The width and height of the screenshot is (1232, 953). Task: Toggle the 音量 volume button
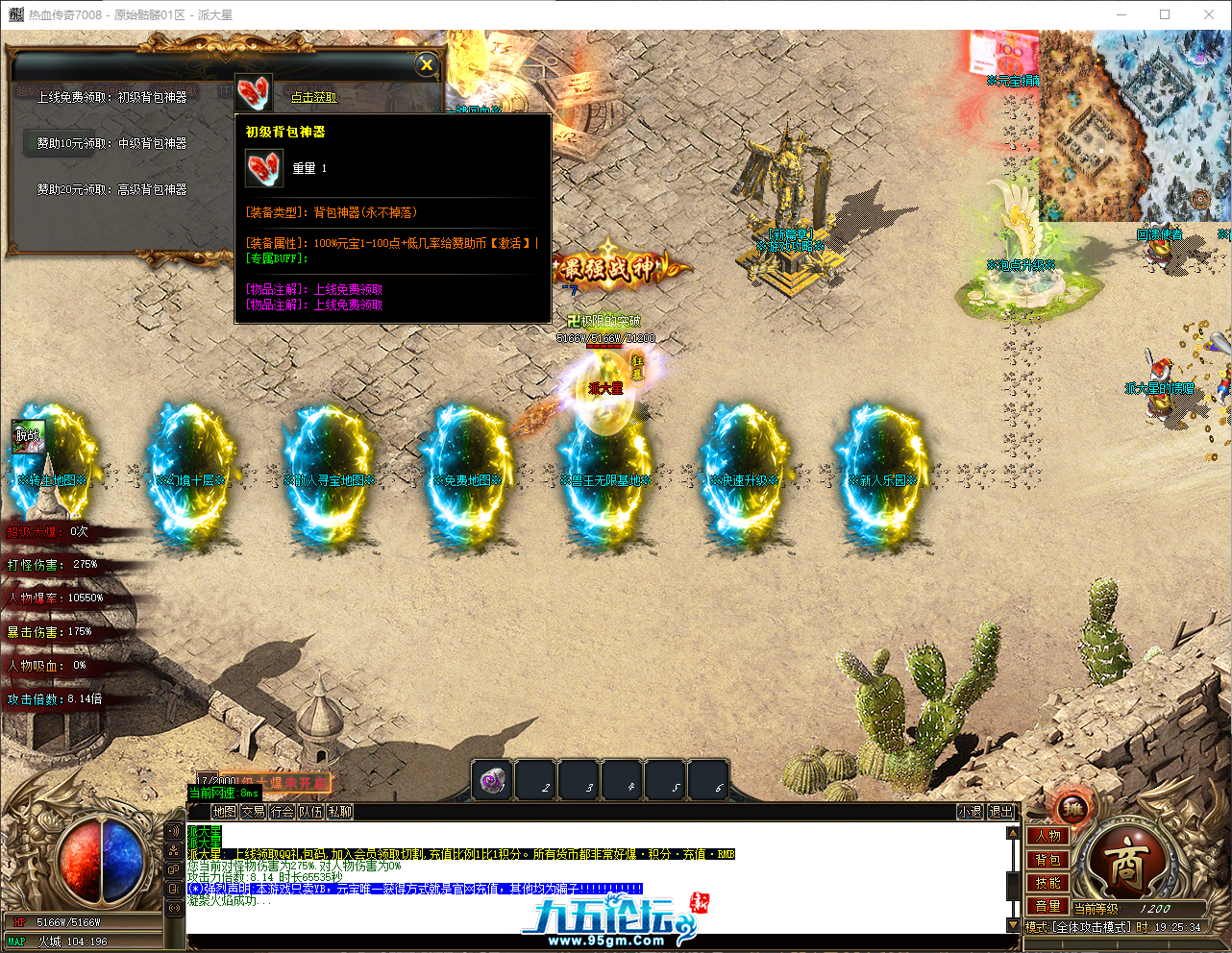1047,906
